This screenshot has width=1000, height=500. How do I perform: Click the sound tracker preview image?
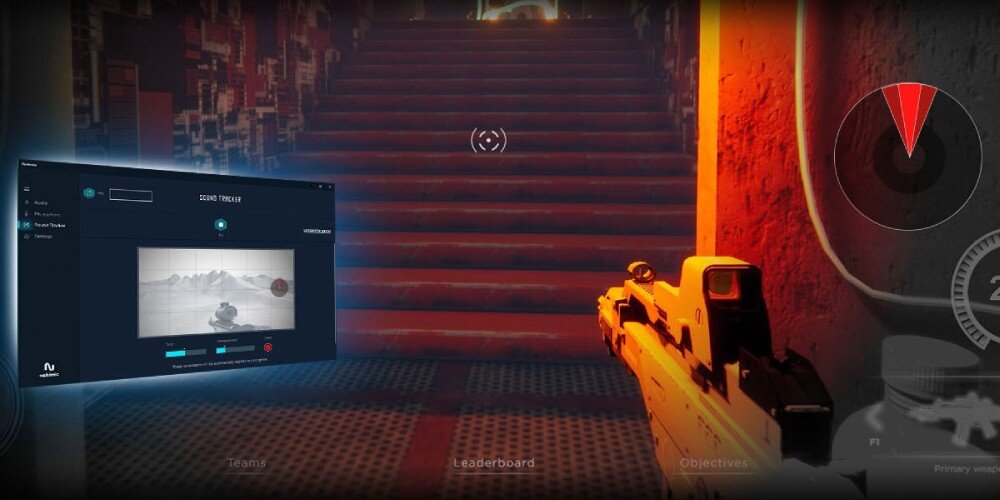click(x=216, y=291)
